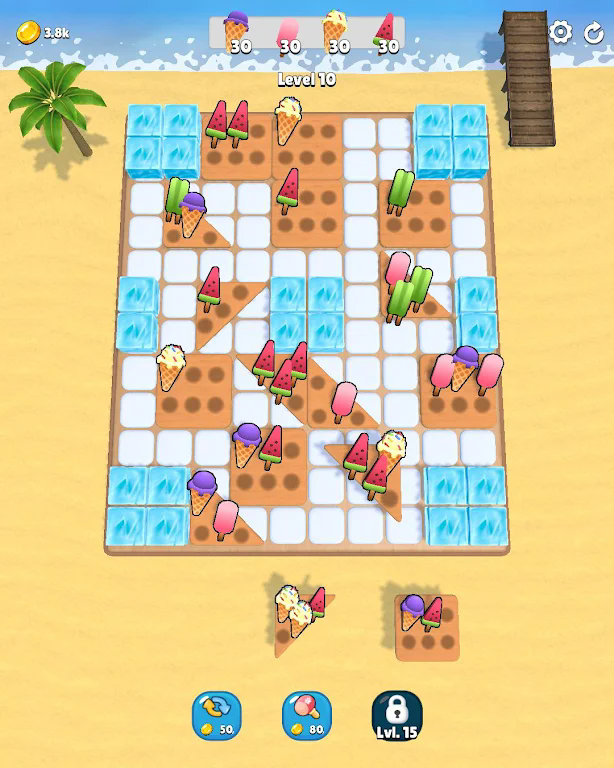Tap the locked Lvl. 15 booster
Image resolution: width=614 pixels, height=768 pixels.
(x=396, y=715)
